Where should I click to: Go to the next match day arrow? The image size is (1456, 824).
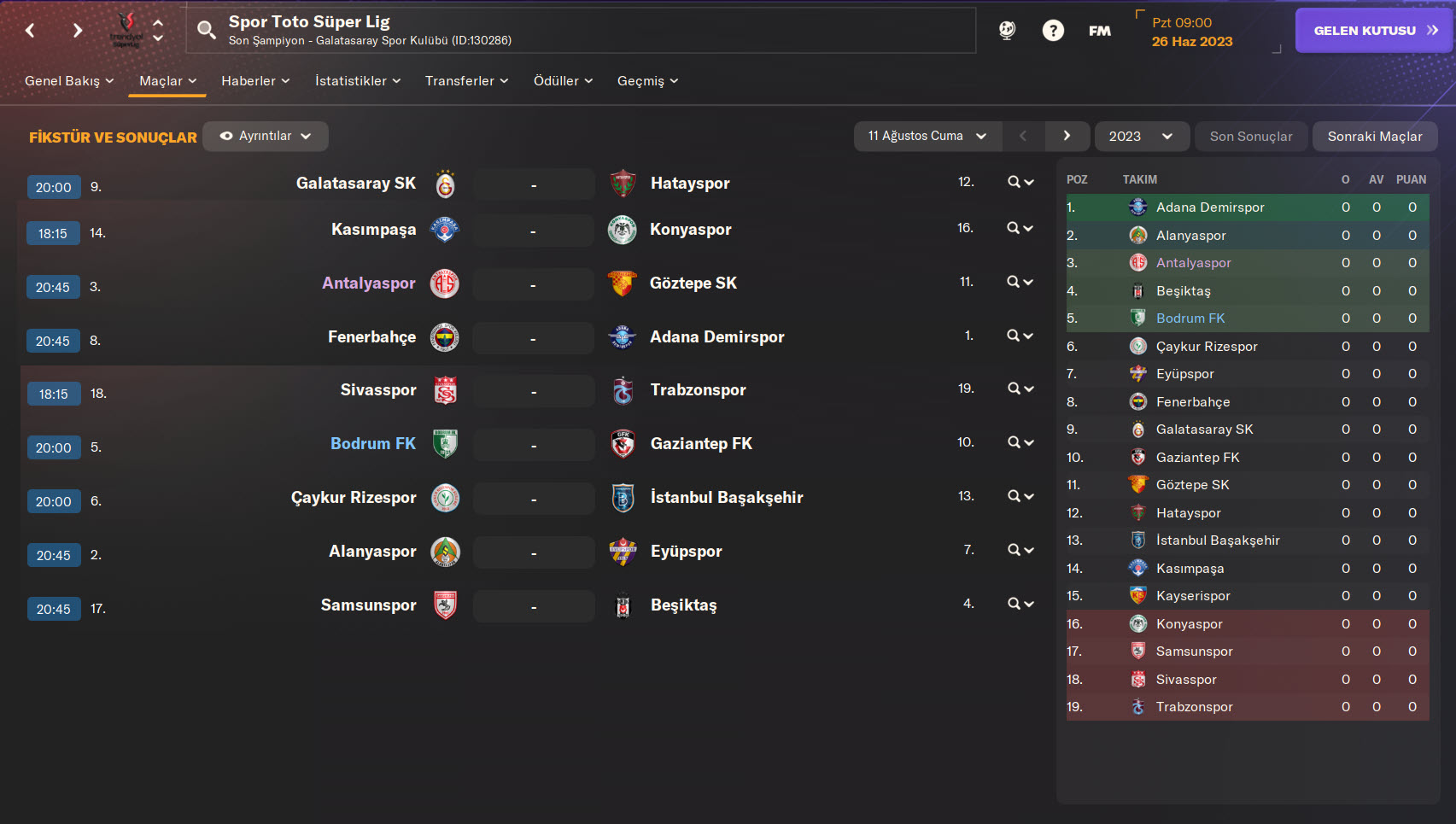[1067, 137]
